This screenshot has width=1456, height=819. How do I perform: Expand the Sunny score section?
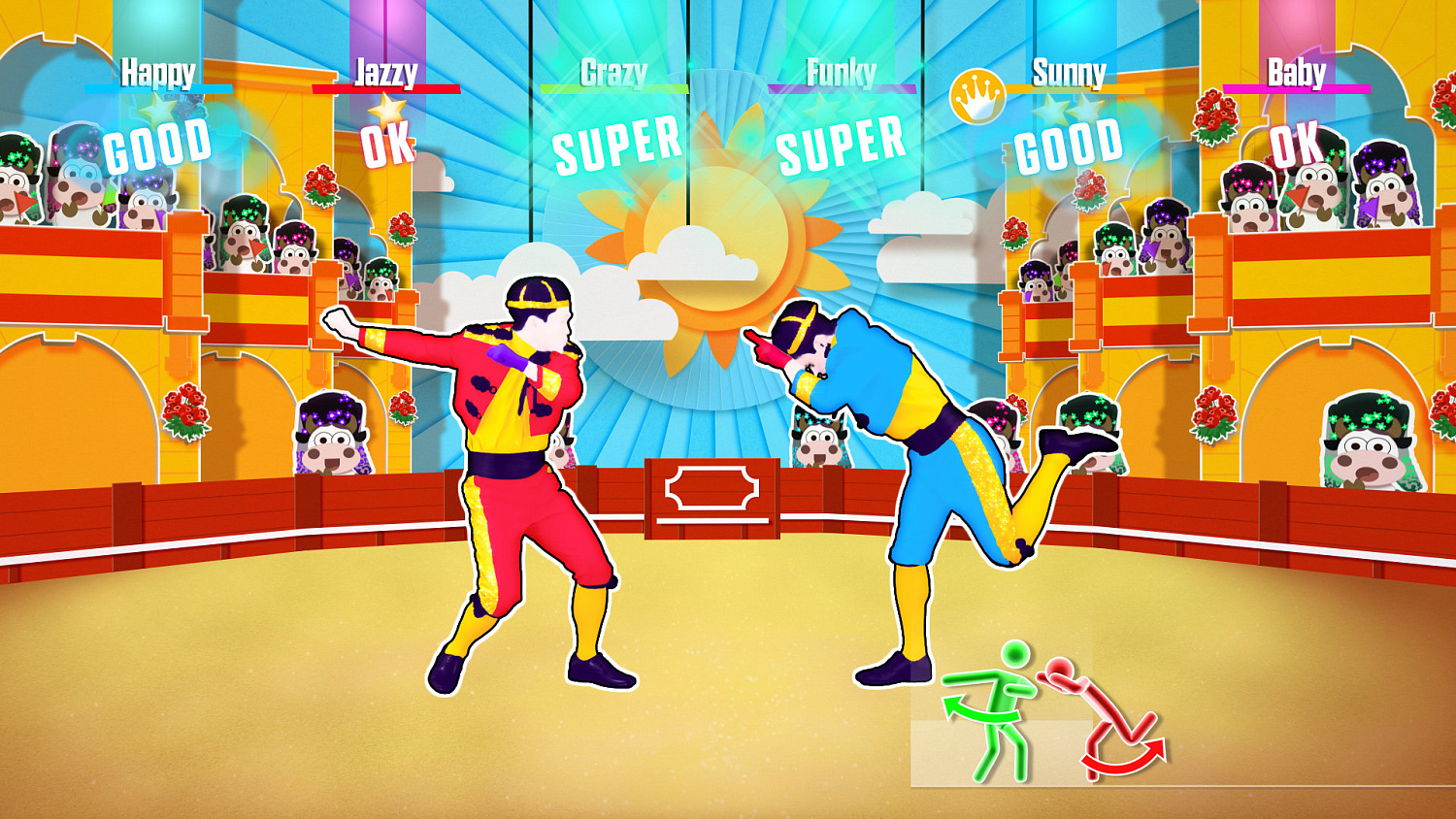[x=1068, y=70]
